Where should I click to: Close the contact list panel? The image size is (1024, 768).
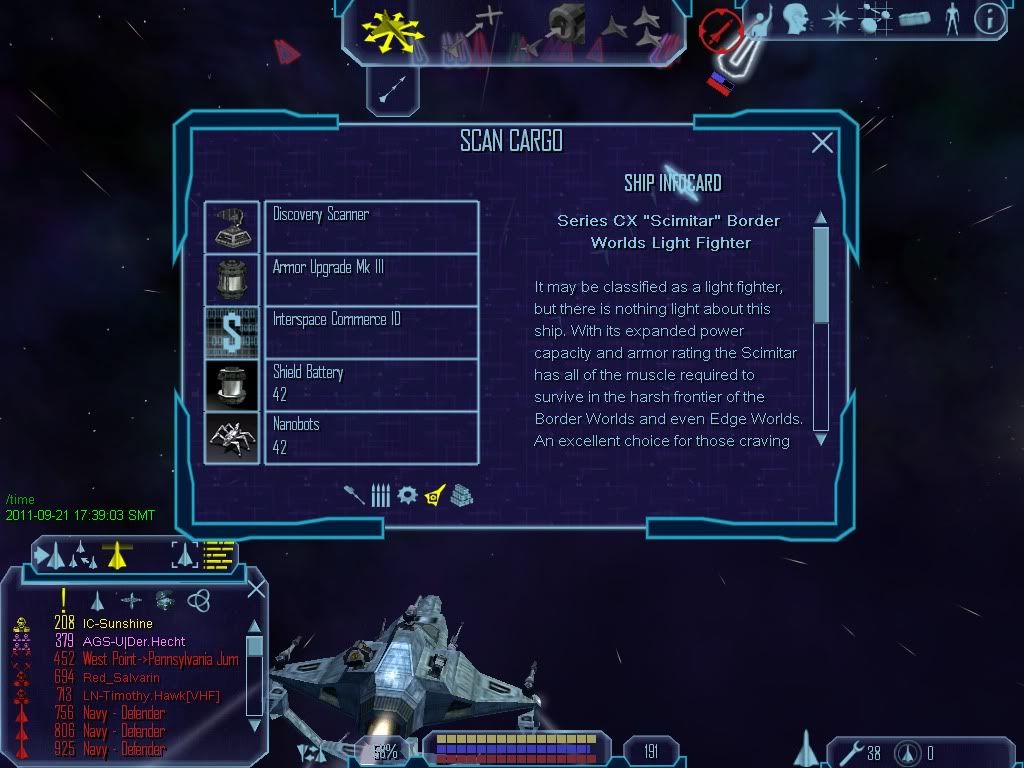click(x=256, y=588)
